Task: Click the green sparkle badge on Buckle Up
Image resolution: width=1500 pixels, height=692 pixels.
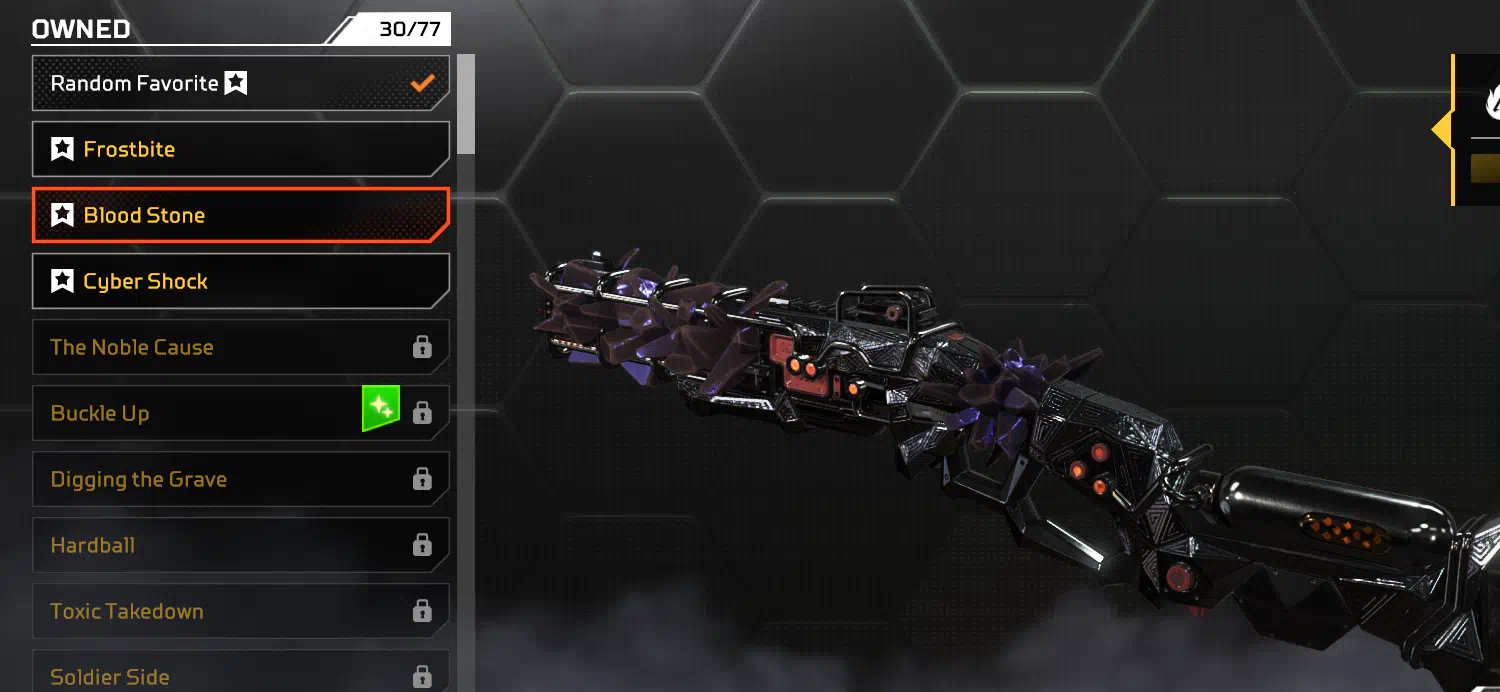Action: [x=381, y=409]
